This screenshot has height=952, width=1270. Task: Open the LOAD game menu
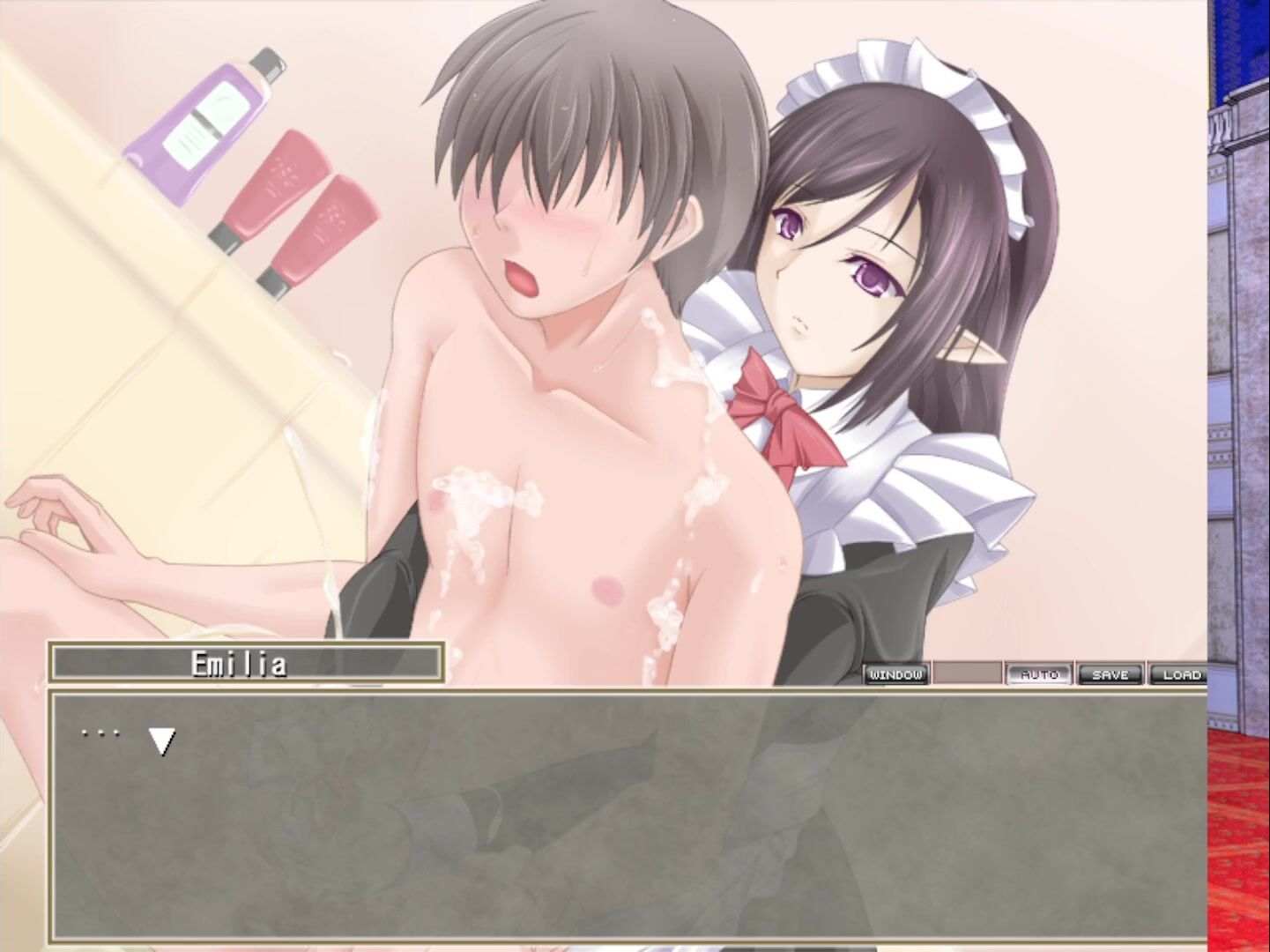tap(1180, 674)
